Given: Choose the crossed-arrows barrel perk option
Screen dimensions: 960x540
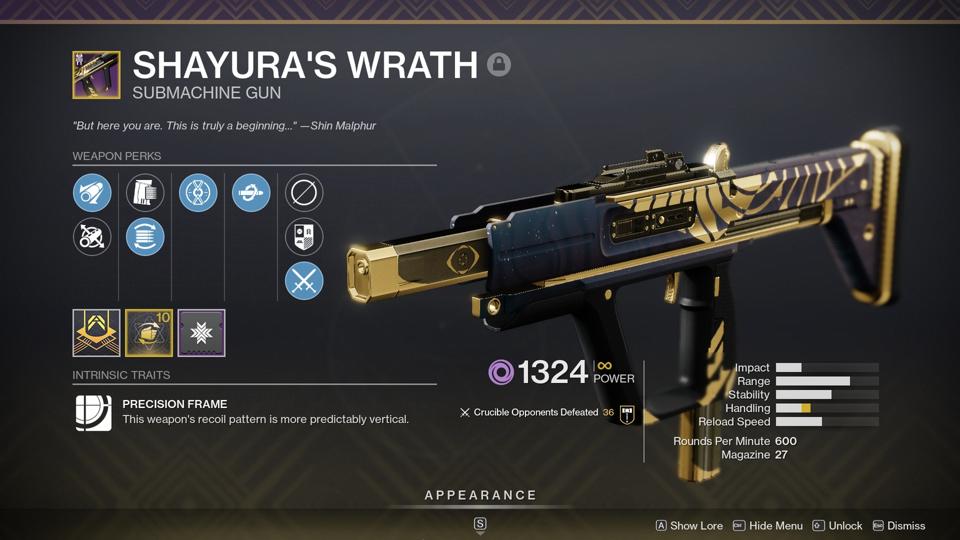Looking at the screenshot, I should (92, 237).
